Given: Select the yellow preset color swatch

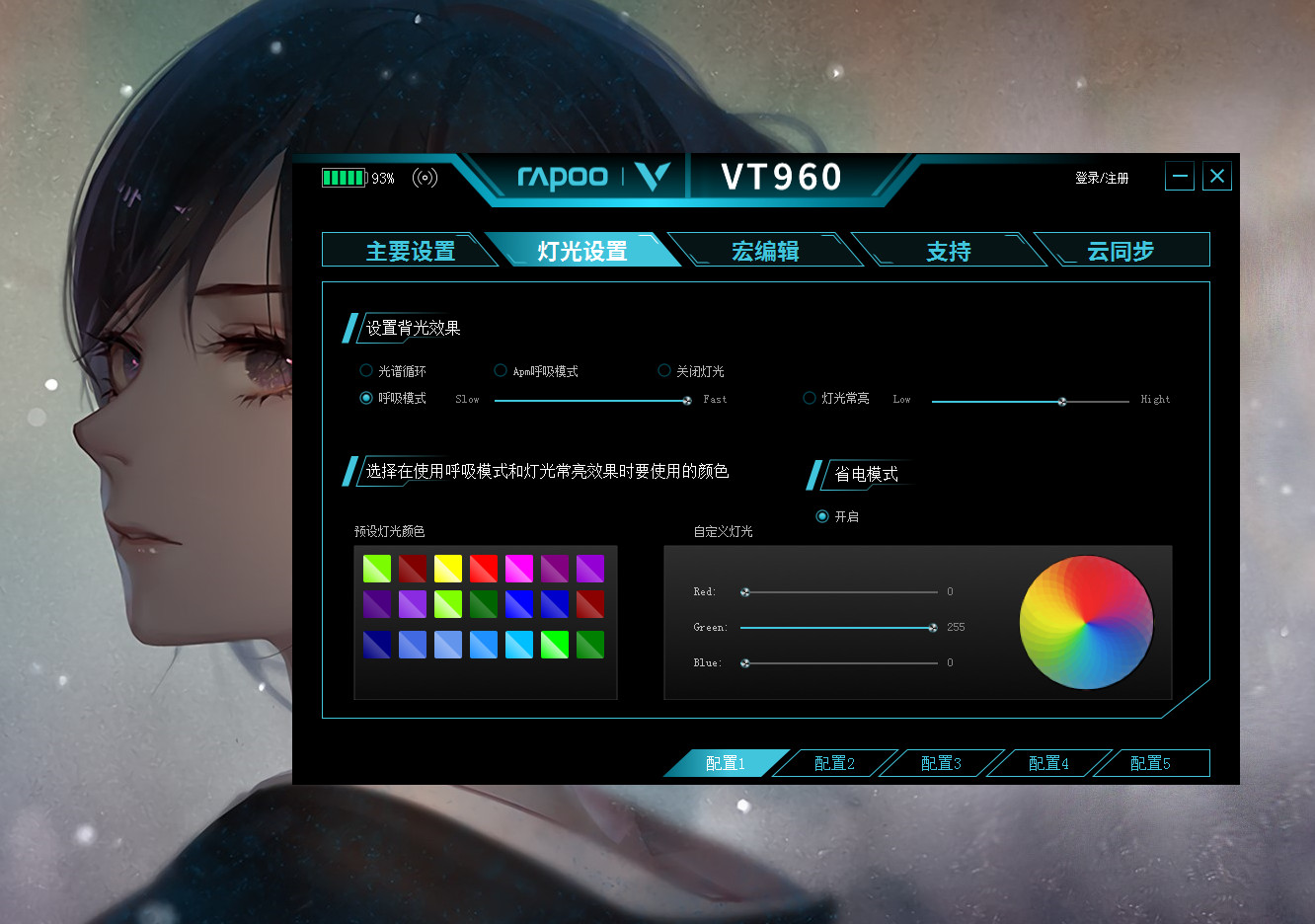Looking at the screenshot, I should [447, 568].
